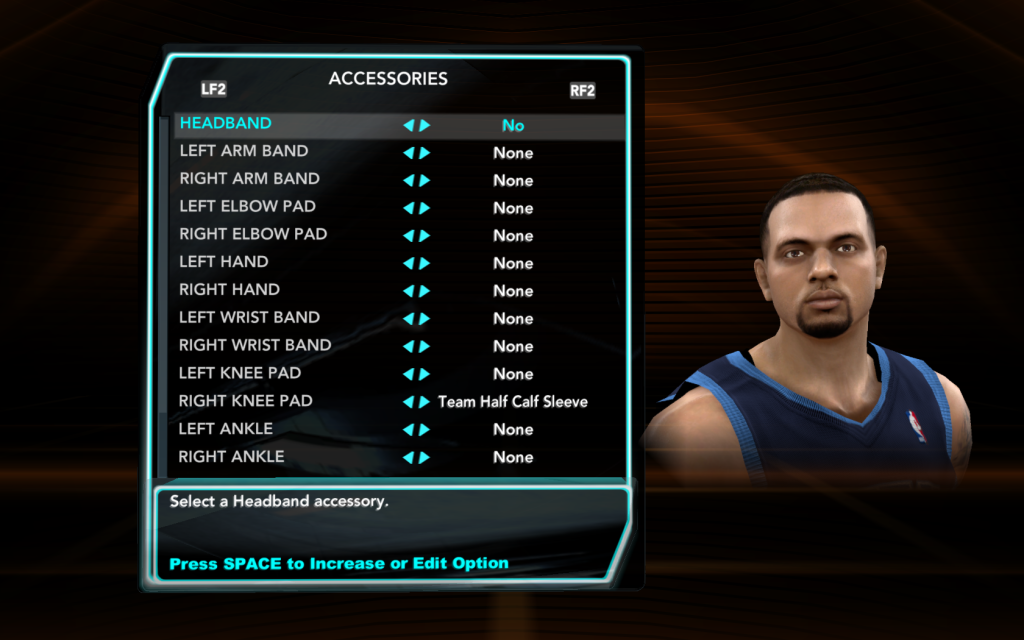
Task: Click the right arrow for Headband
Action: tap(425, 126)
